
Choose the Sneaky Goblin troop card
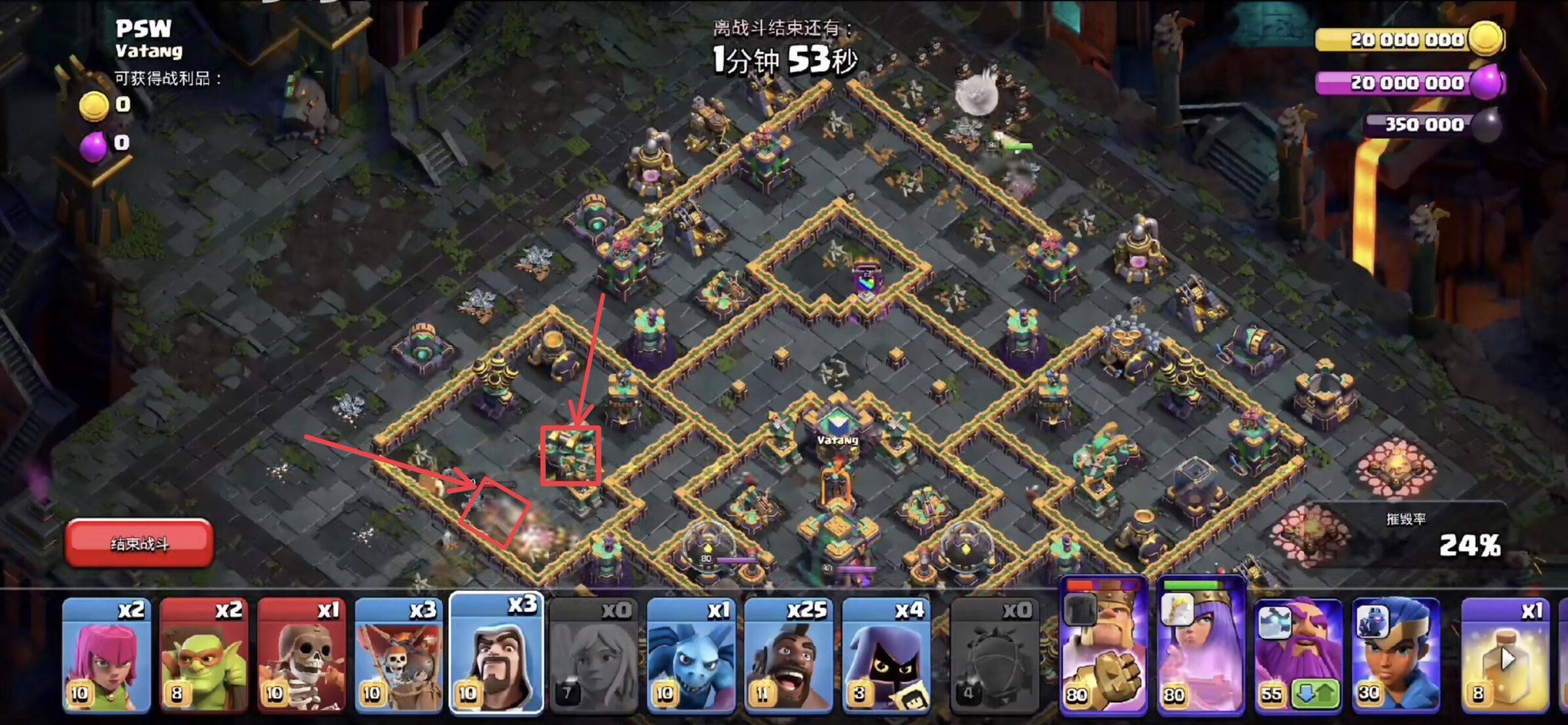click(x=204, y=655)
